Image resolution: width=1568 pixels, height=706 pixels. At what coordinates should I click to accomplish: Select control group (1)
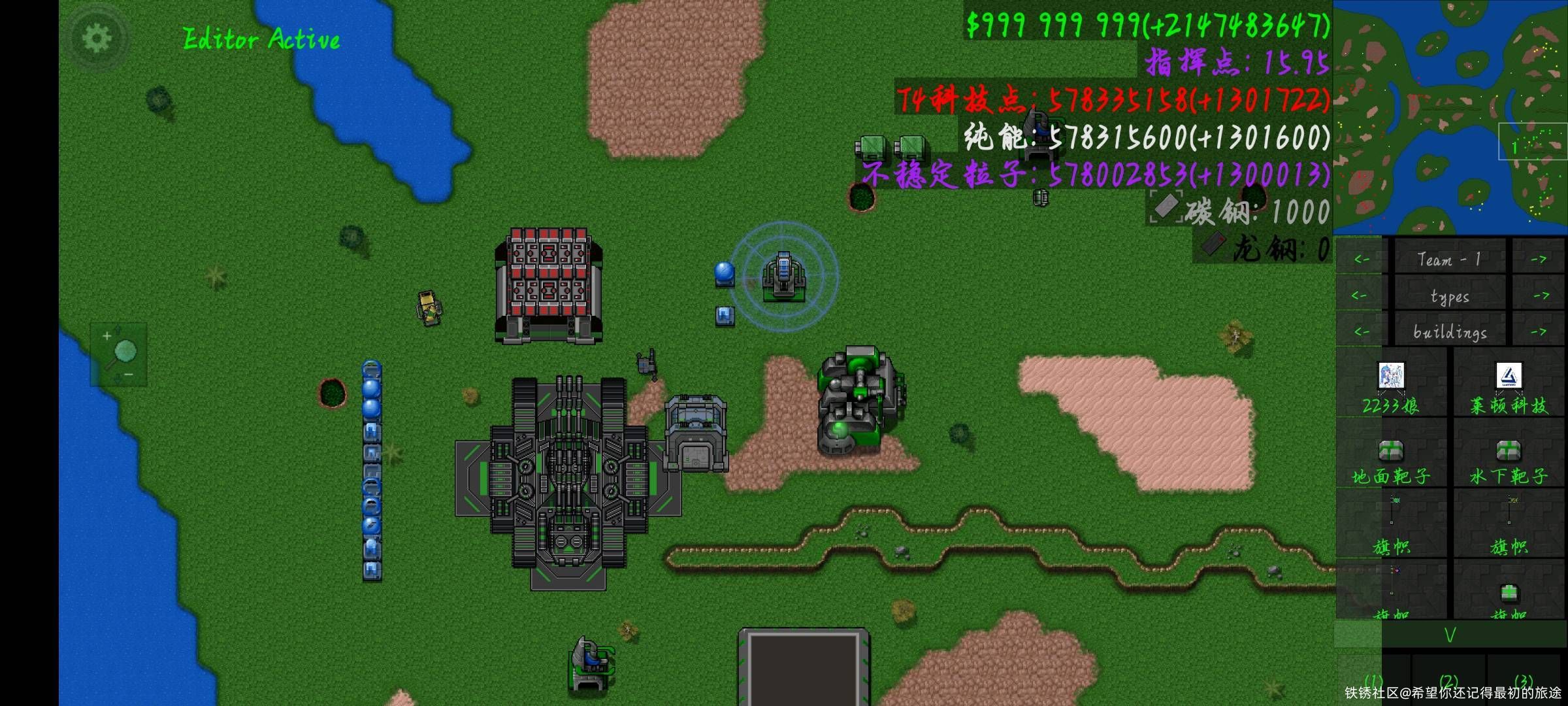pos(1373,680)
